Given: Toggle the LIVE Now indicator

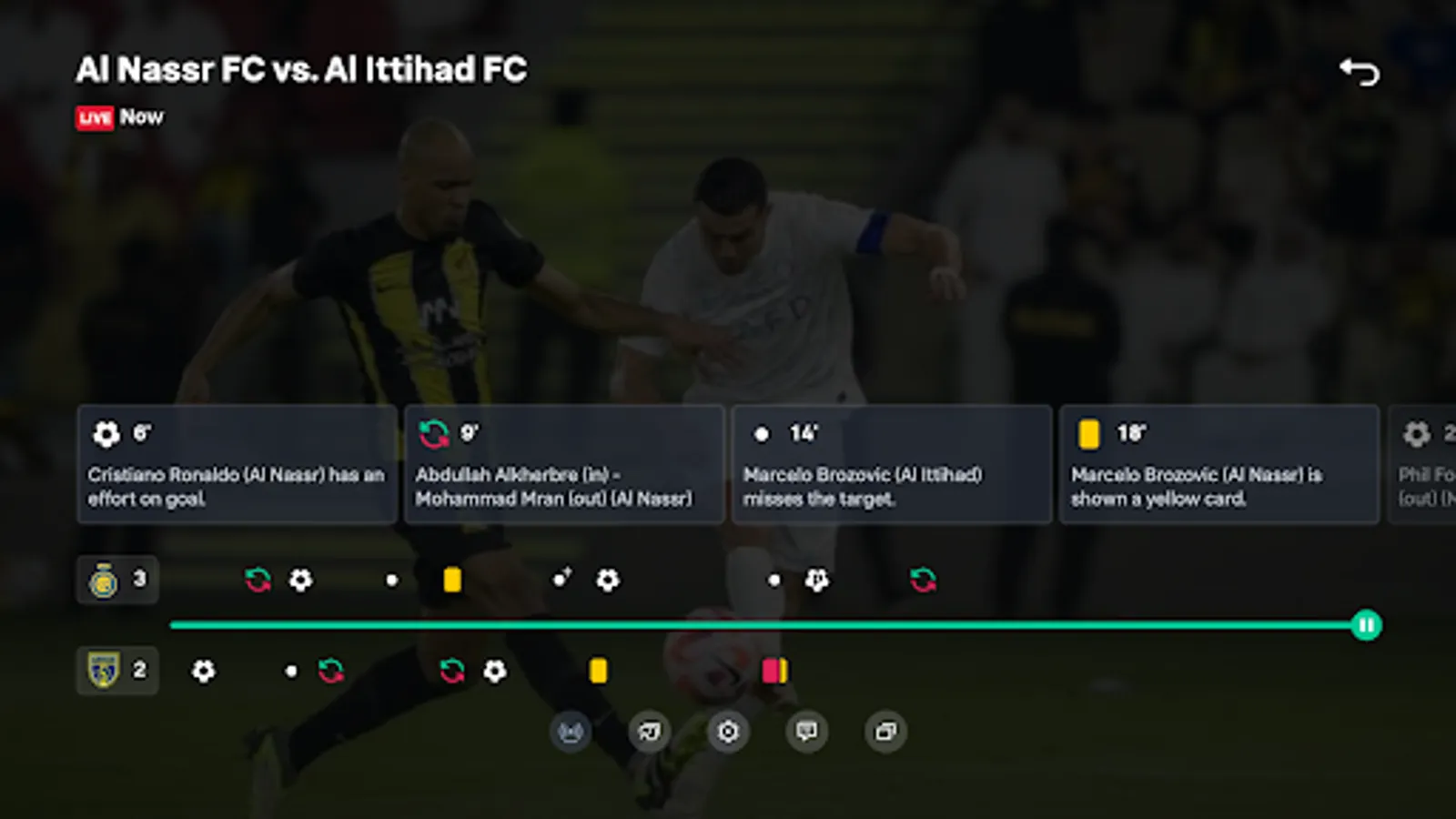Looking at the screenshot, I should click(119, 117).
